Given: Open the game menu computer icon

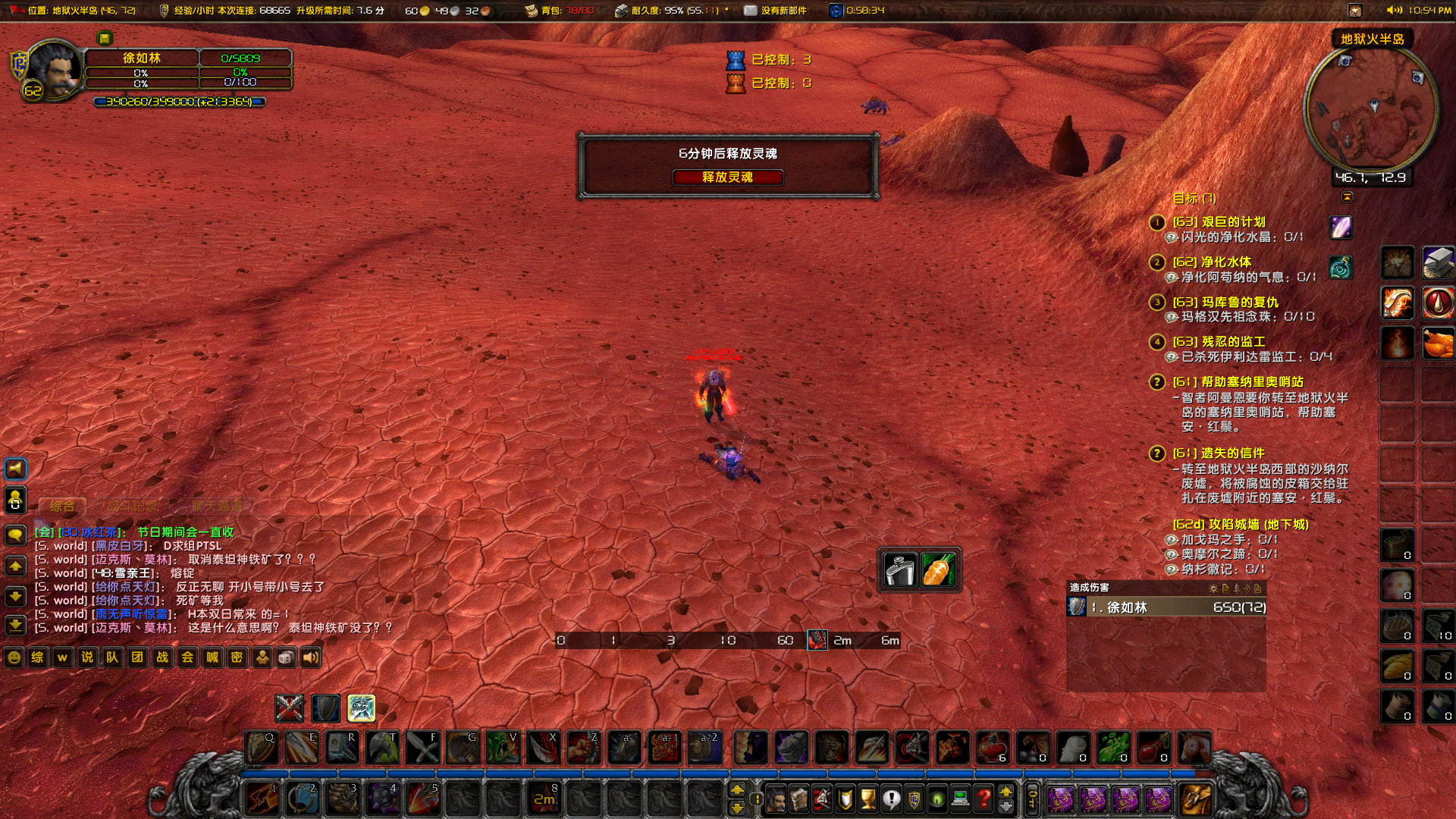Looking at the screenshot, I should (x=959, y=798).
